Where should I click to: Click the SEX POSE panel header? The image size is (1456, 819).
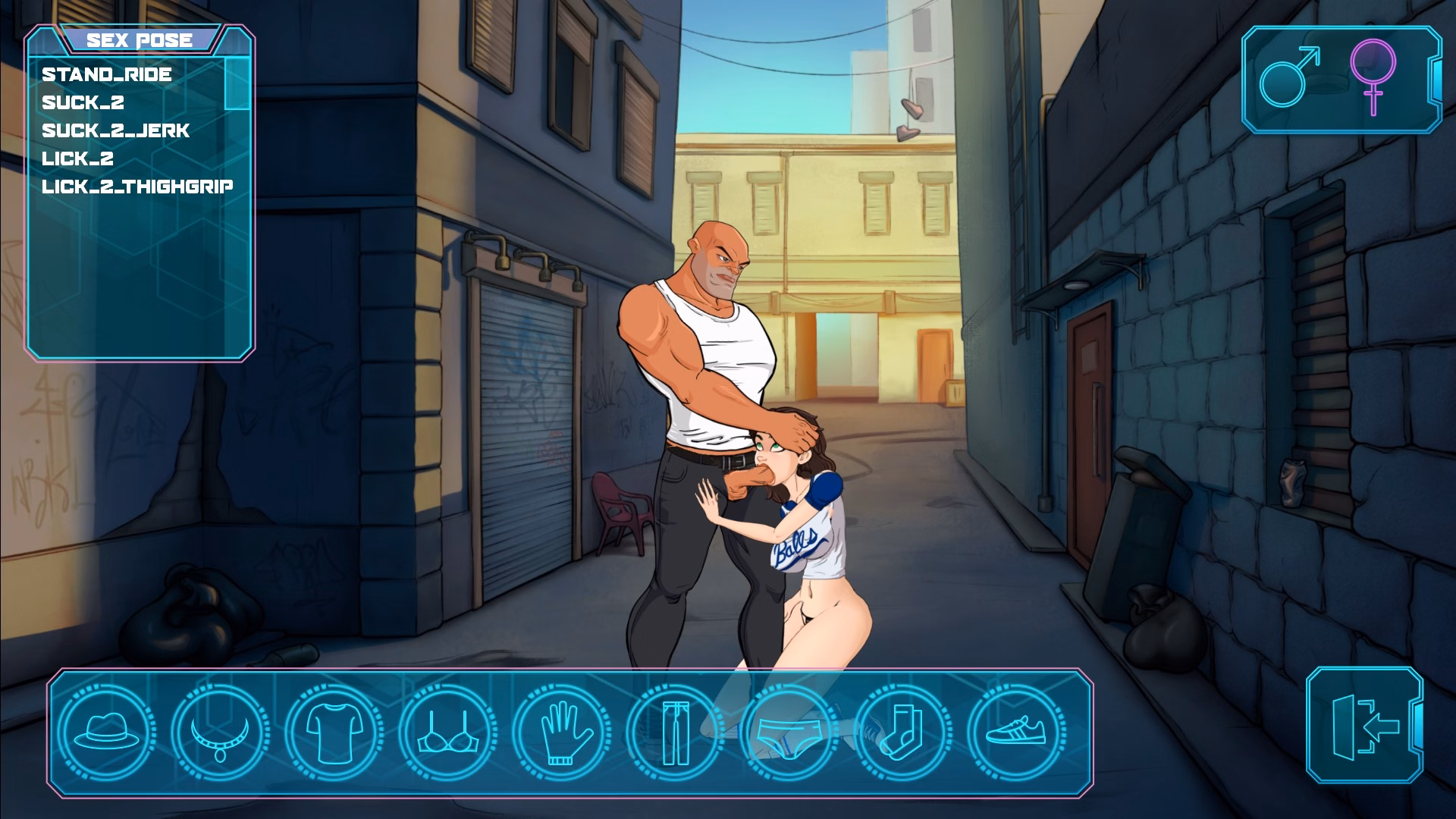point(140,40)
